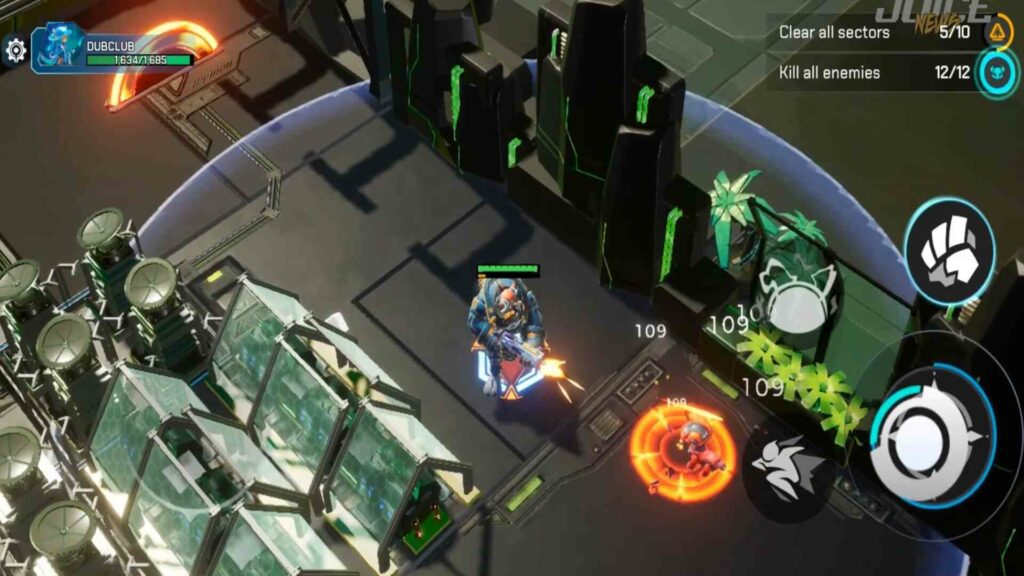Select the Kill all enemies objective

pyautogui.click(x=829, y=72)
